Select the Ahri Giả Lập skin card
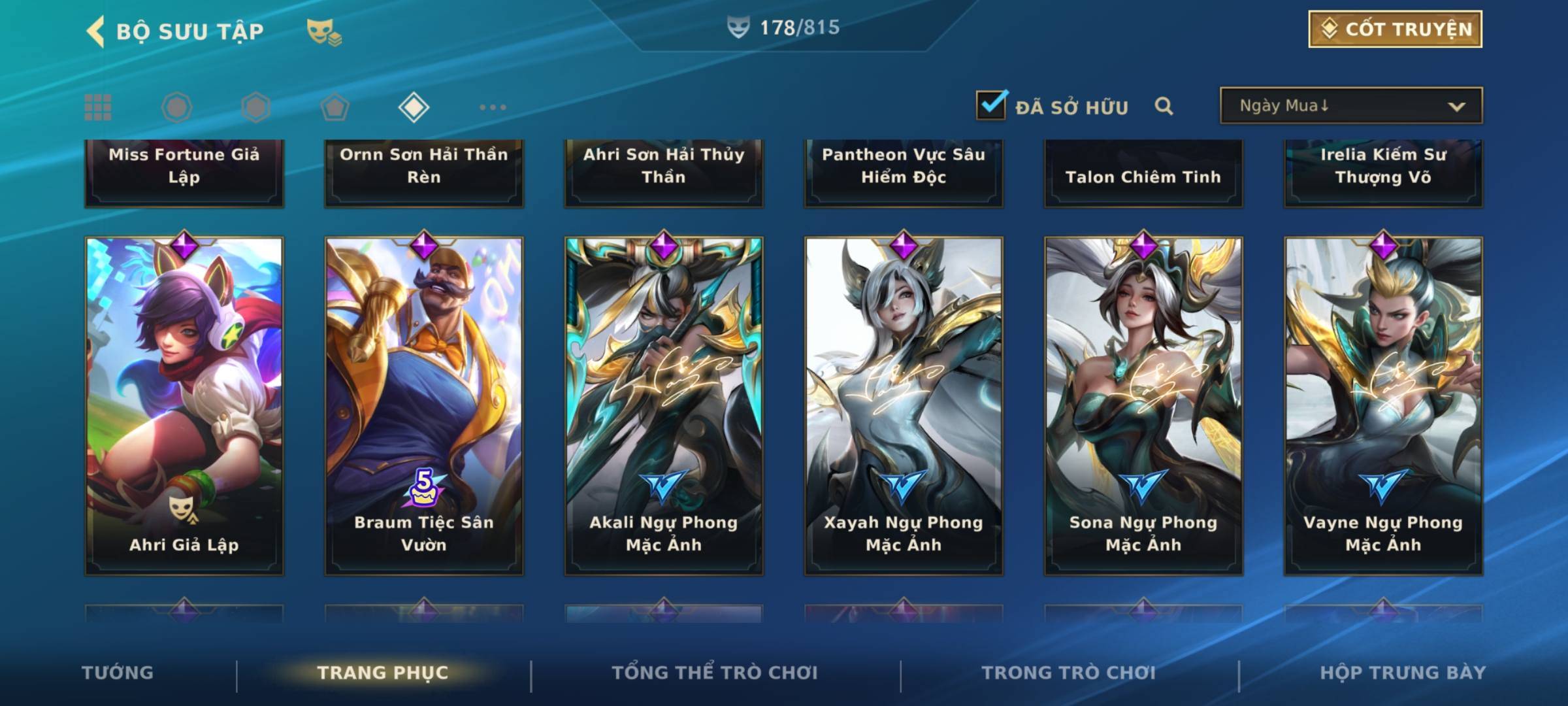This screenshot has width=1568, height=706. pyautogui.click(x=184, y=405)
